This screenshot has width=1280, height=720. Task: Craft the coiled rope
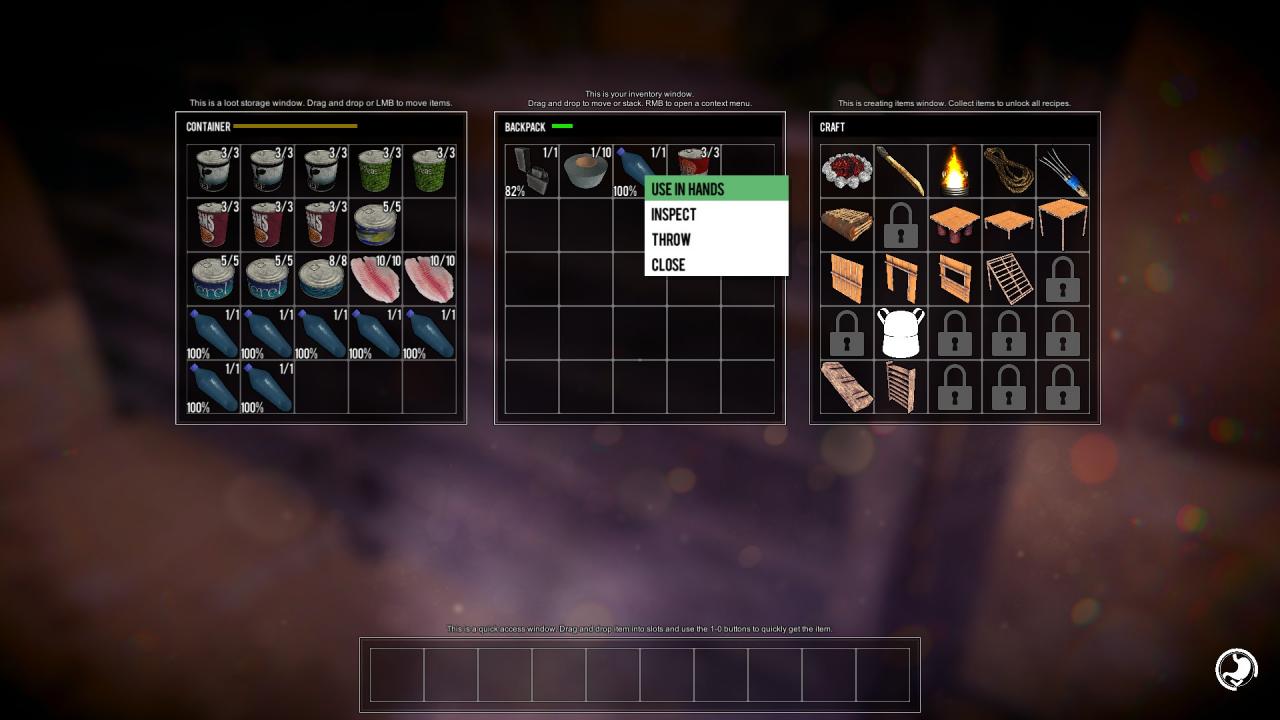1008,171
